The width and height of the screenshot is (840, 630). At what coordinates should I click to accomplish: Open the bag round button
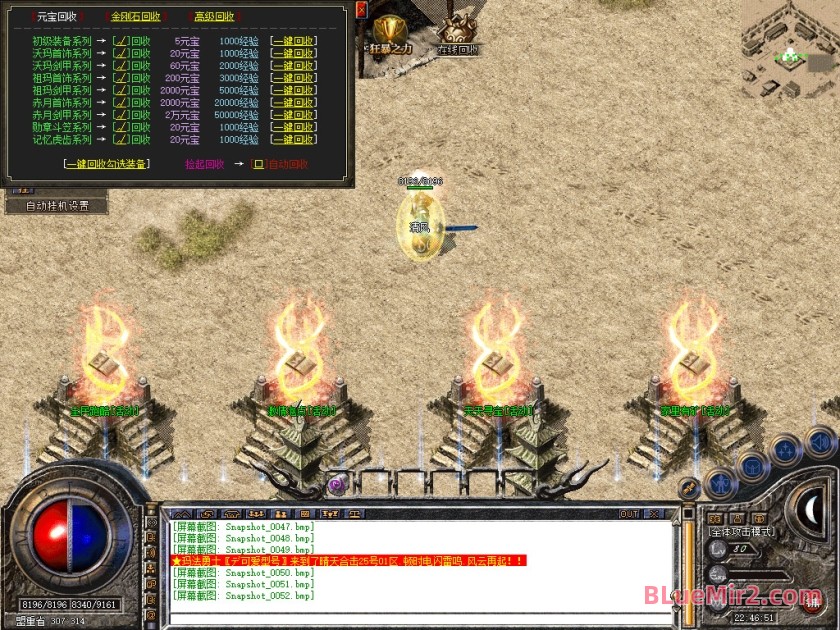[752, 466]
